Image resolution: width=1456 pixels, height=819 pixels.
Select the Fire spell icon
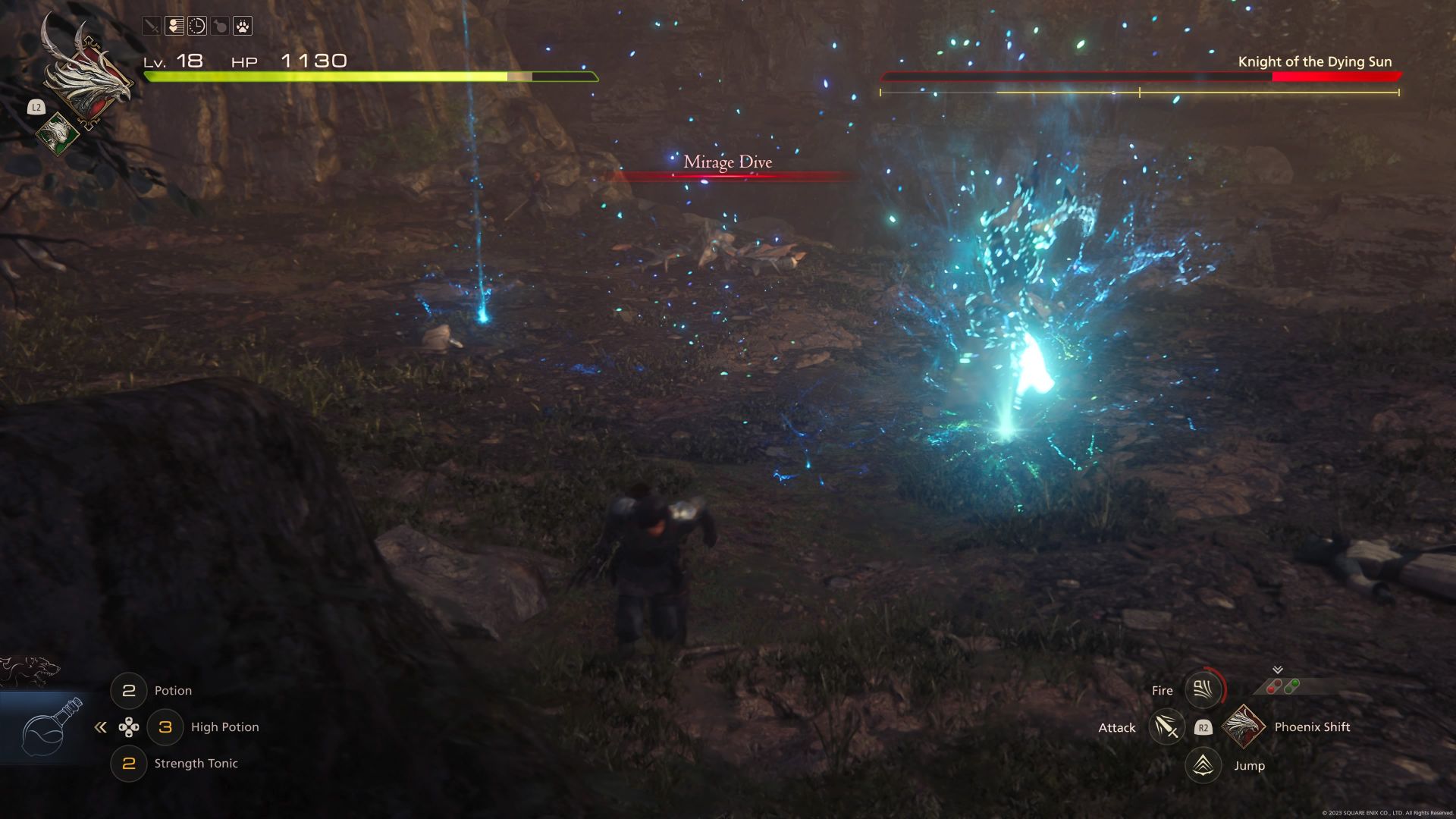(x=1203, y=689)
